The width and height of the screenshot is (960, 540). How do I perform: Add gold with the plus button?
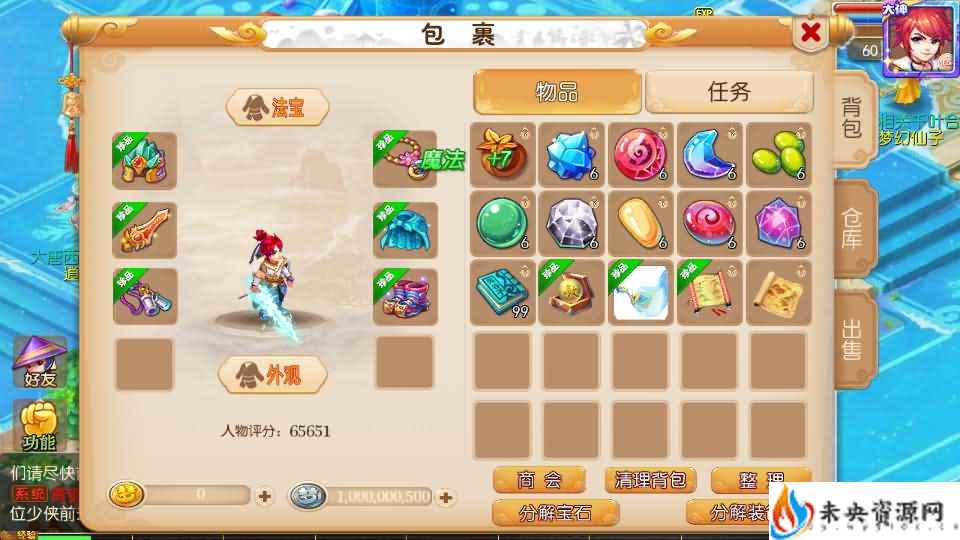point(264,495)
